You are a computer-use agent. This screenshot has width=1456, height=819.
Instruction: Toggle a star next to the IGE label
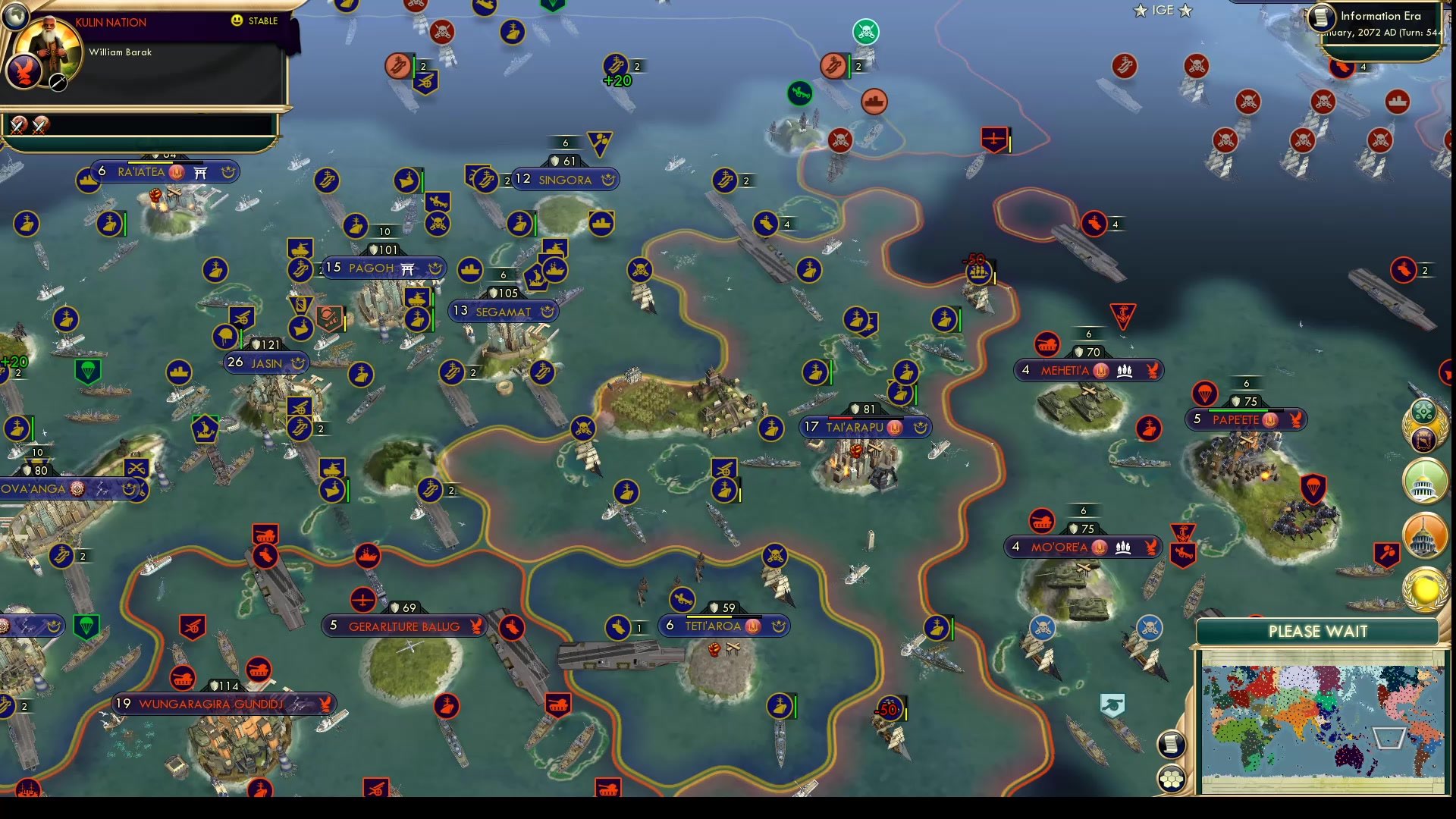(x=1140, y=11)
